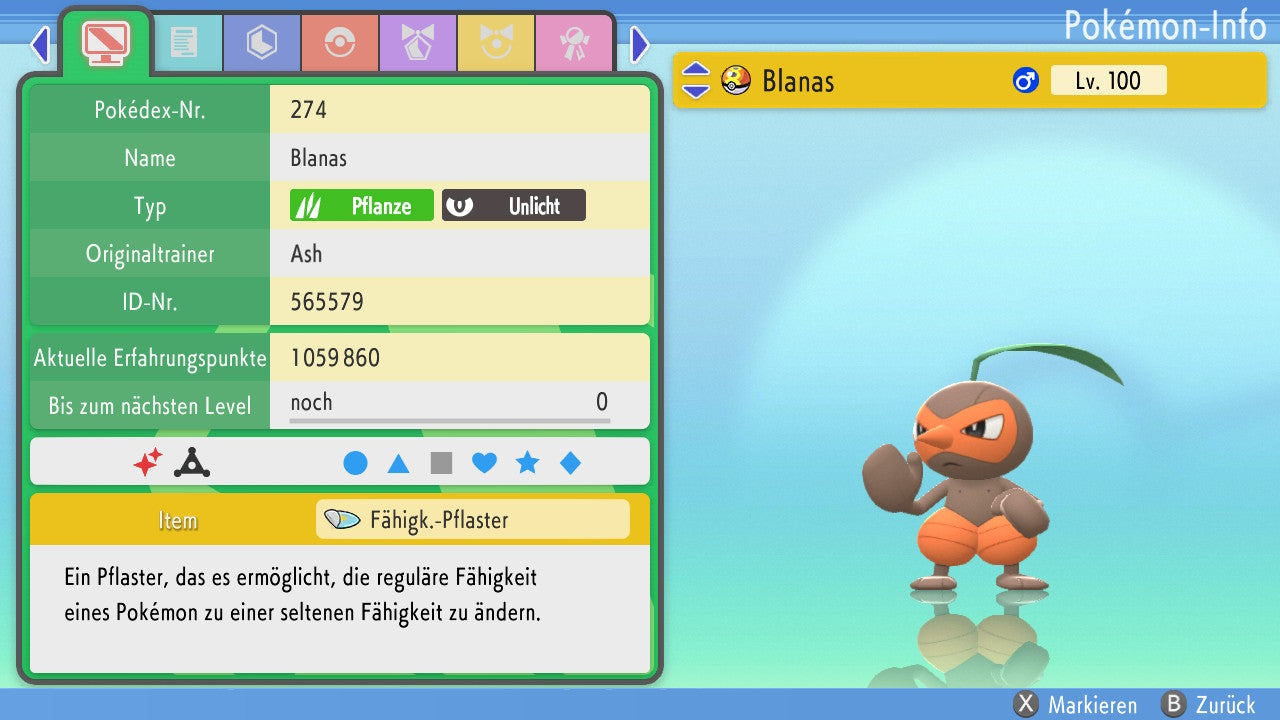Toggle the triangle marking

coord(398,463)
